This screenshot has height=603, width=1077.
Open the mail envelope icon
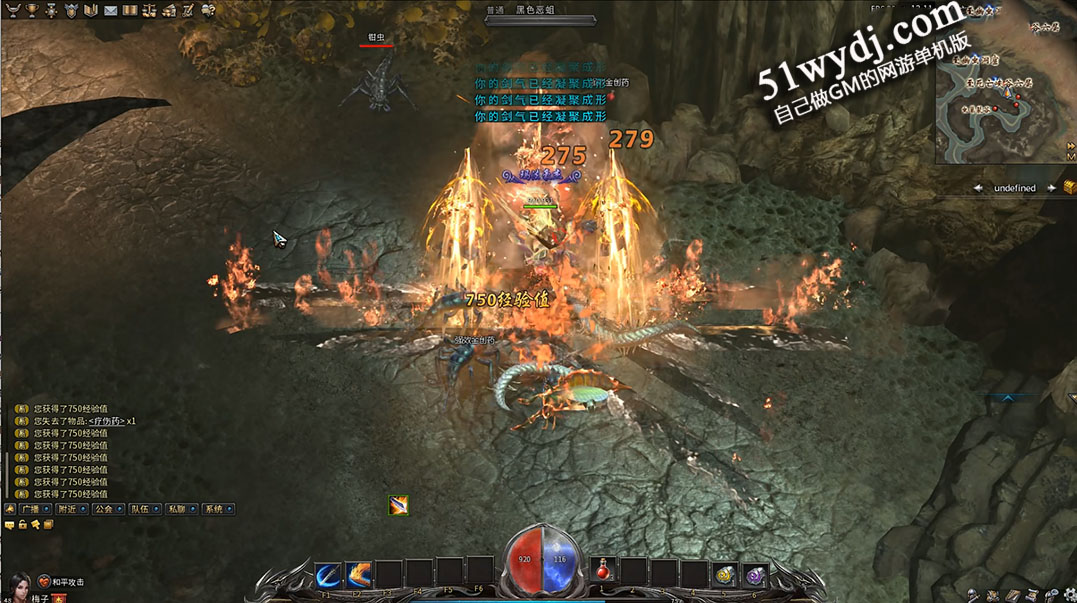pyautogui.click(x=111, y=10)
